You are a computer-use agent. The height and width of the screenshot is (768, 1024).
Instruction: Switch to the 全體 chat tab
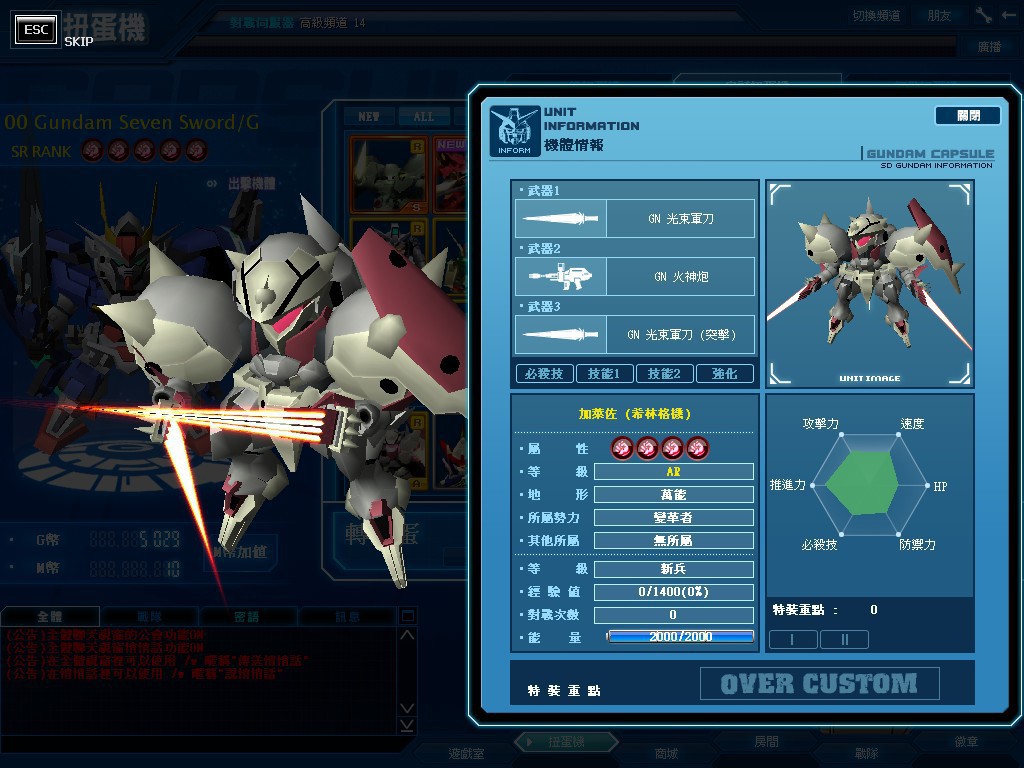point(50,617)
